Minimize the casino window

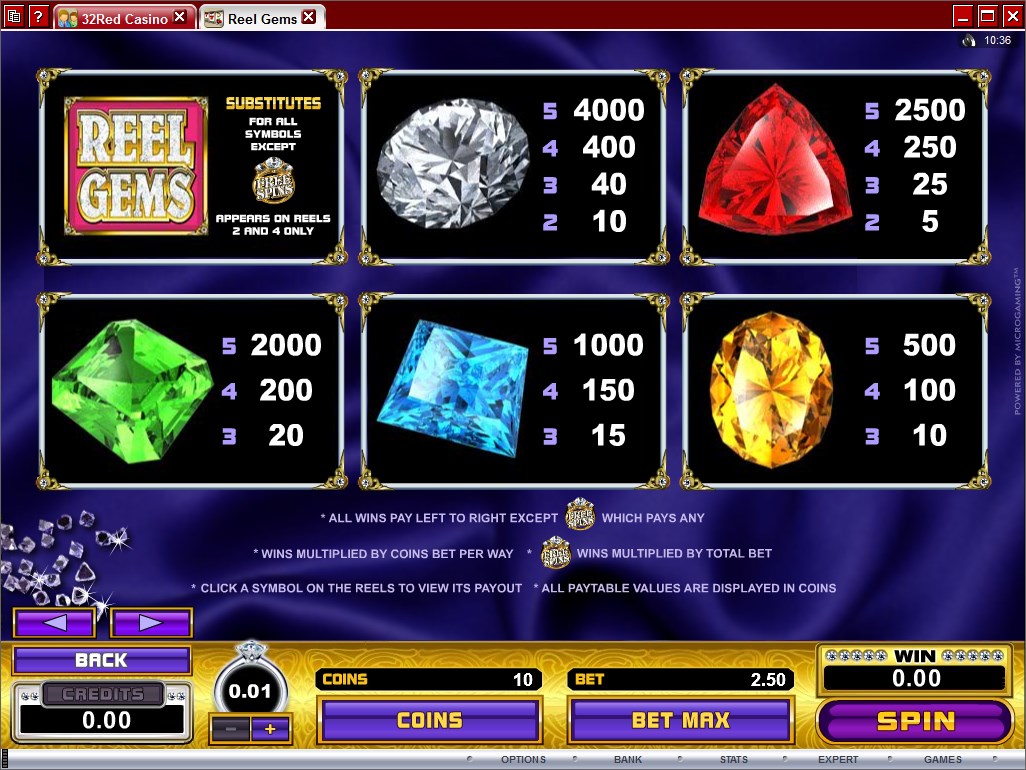tap(962, 15)
